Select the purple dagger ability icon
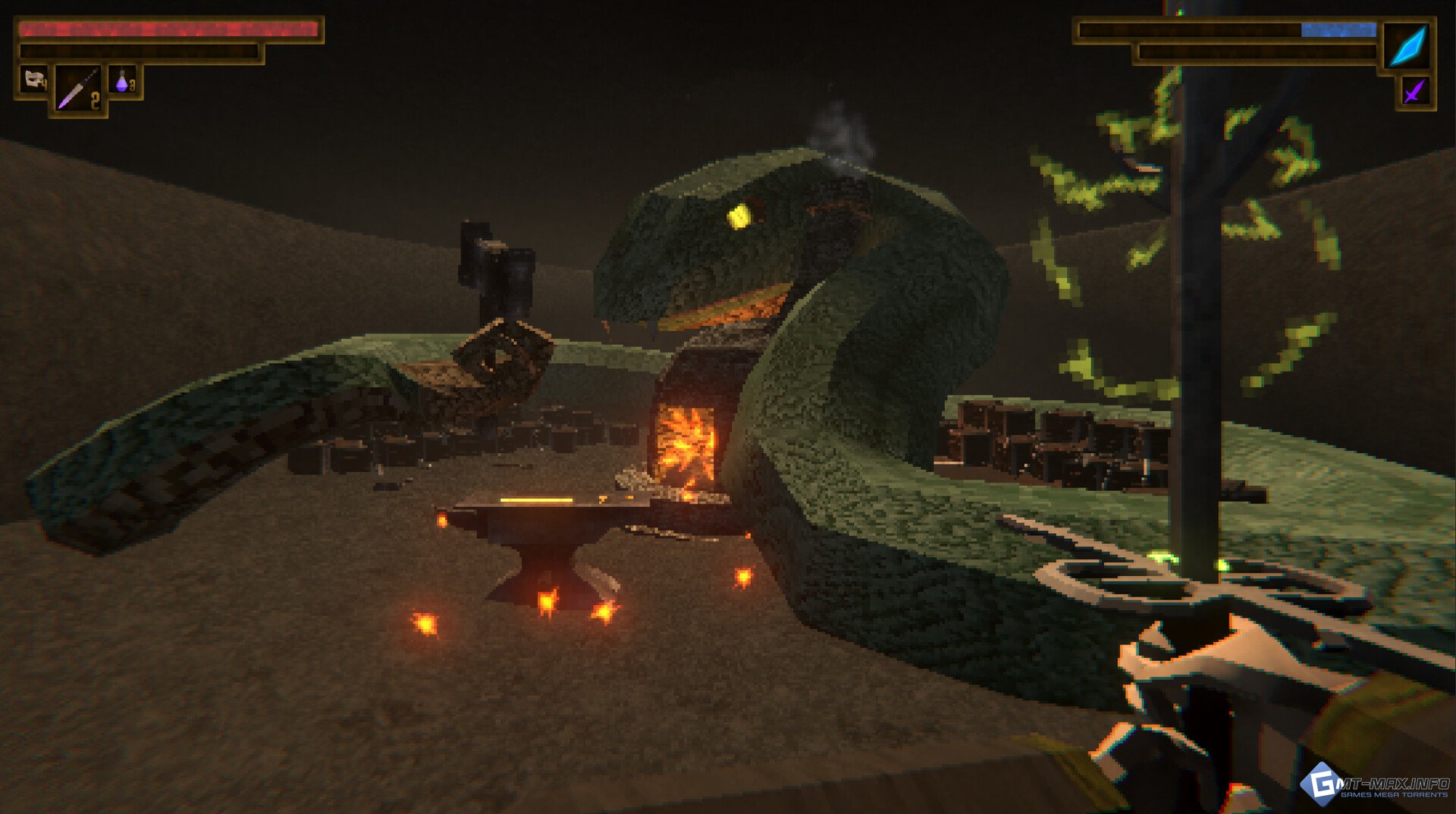The image size is (1456, 814). point(1414,92)
